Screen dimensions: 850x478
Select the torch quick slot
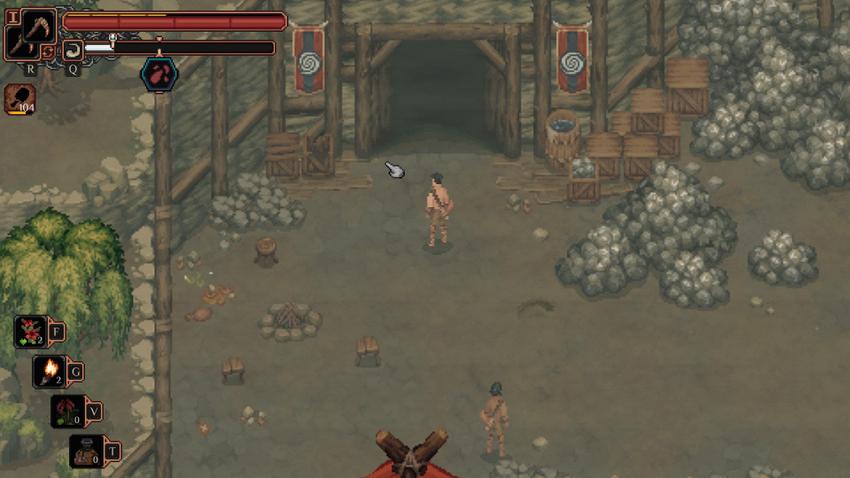[x=50, y=371]
